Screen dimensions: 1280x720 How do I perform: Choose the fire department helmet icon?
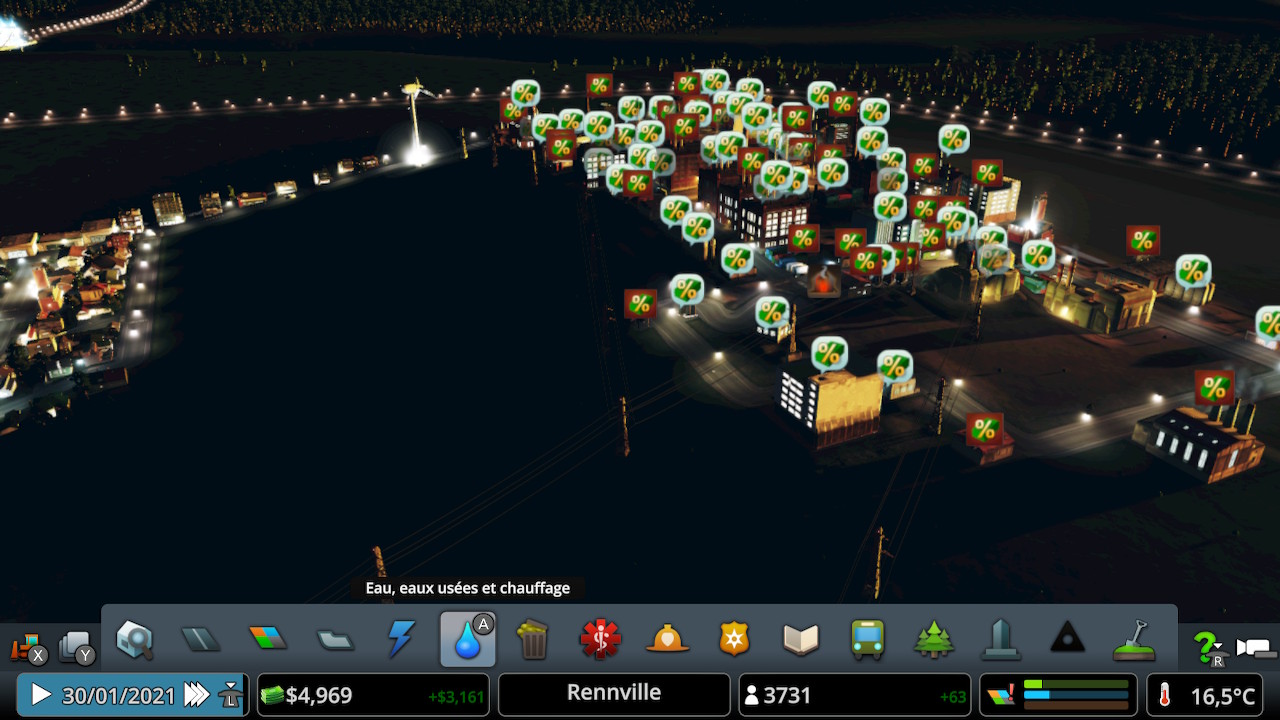click(x=667, y=639)
